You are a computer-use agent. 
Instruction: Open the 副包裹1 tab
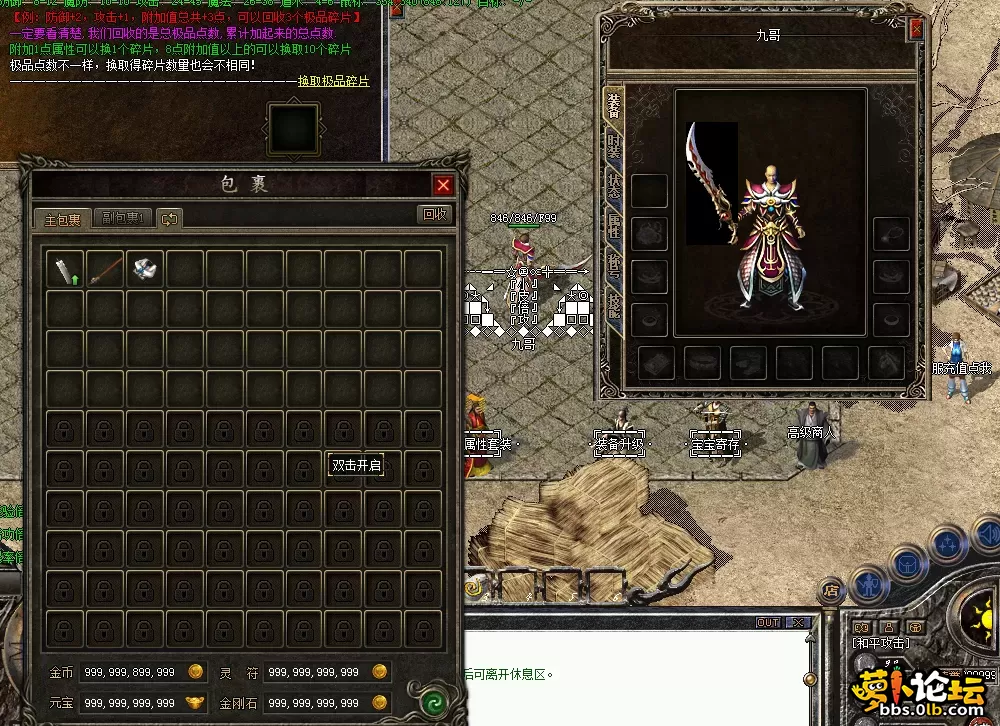[x=124, y=218]
